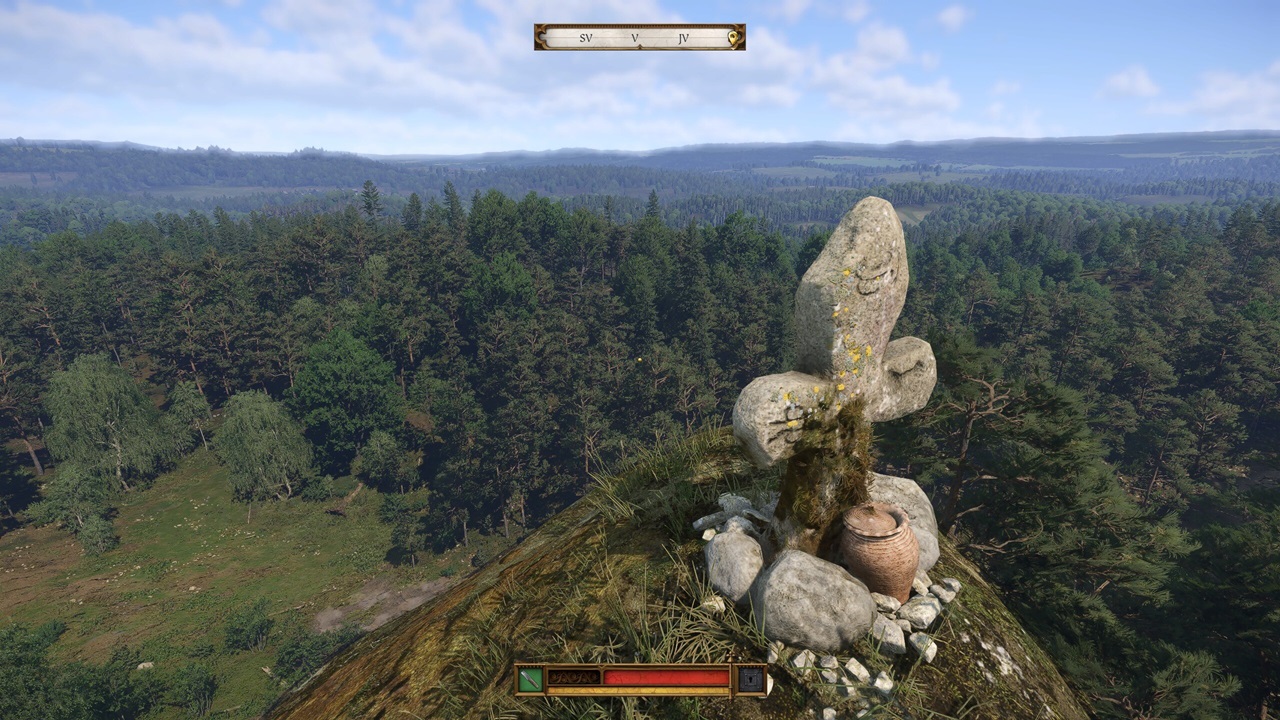Select the gold map marker on the compass
This screenshot has width=1280, height=720.
pos(733,39)
